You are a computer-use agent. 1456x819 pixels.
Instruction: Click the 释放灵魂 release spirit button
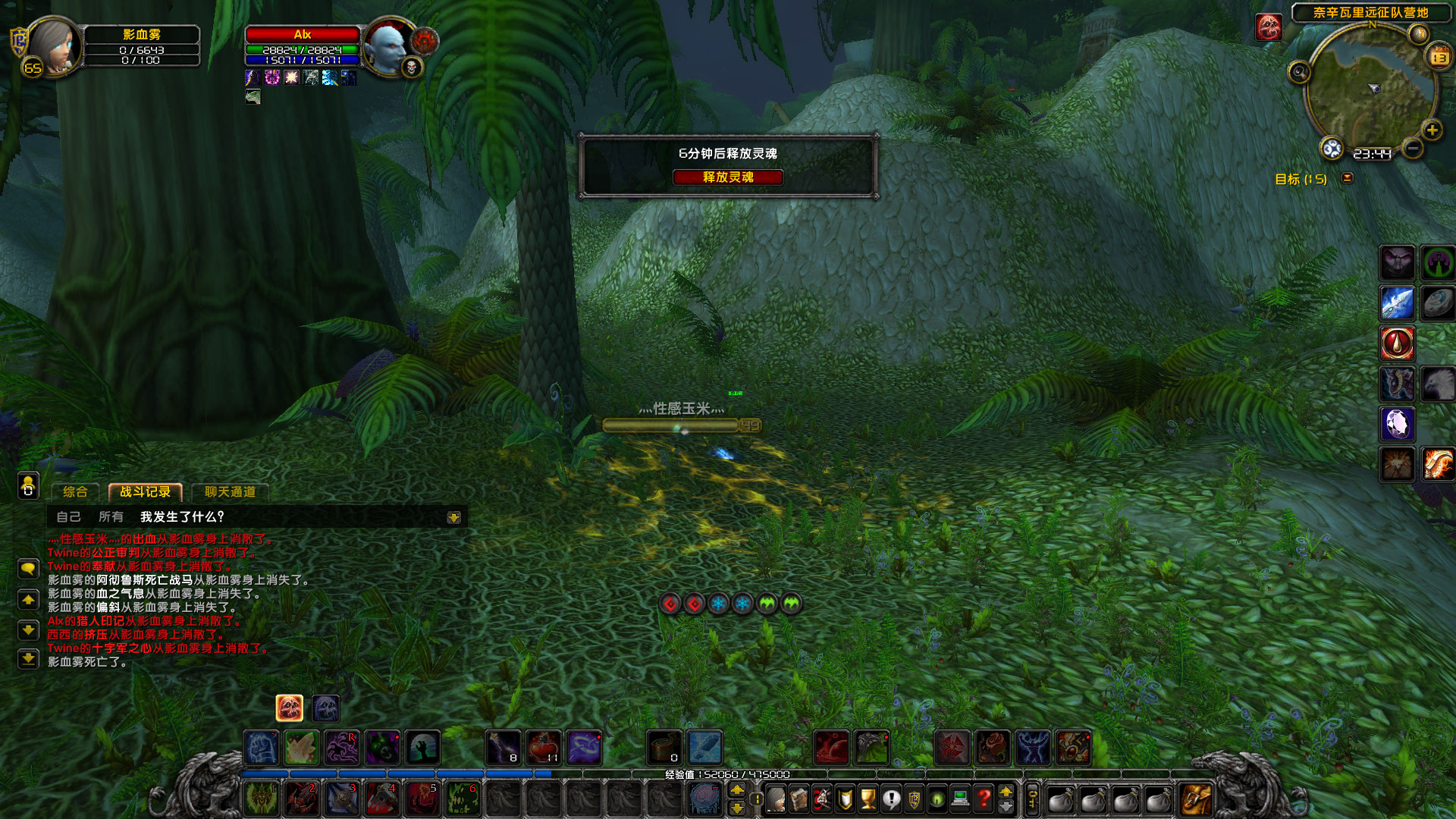tap(729, 177)
